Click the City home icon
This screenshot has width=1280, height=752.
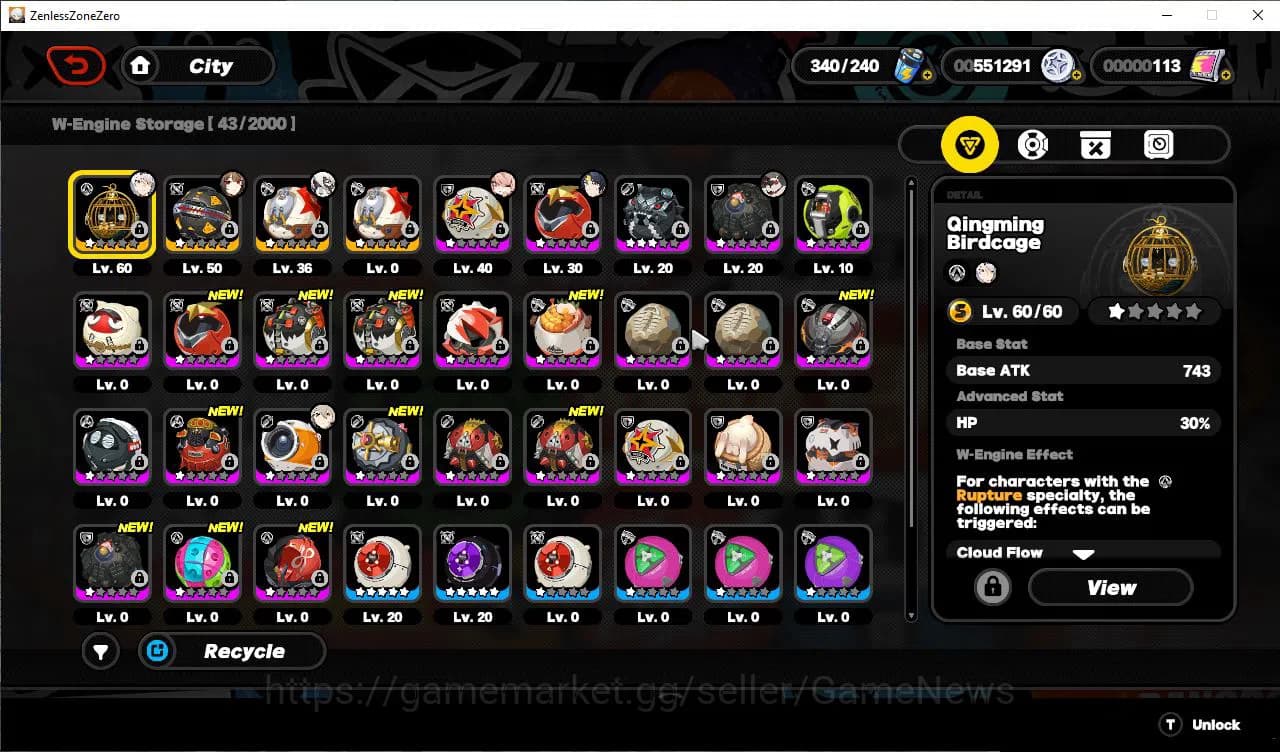pos(140,65)
